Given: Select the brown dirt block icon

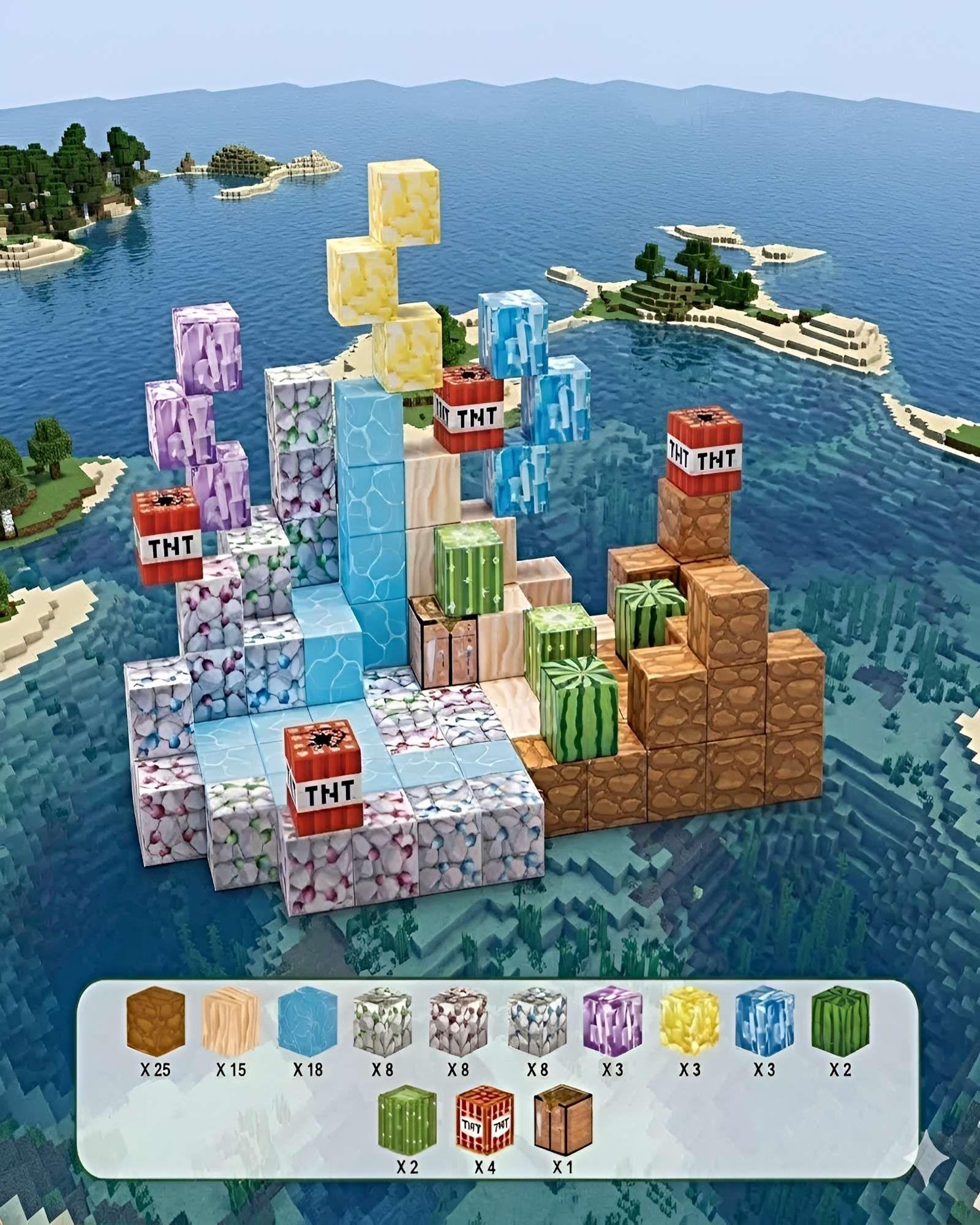Looking at the screenshot, I should click(x=156, y=1022).
